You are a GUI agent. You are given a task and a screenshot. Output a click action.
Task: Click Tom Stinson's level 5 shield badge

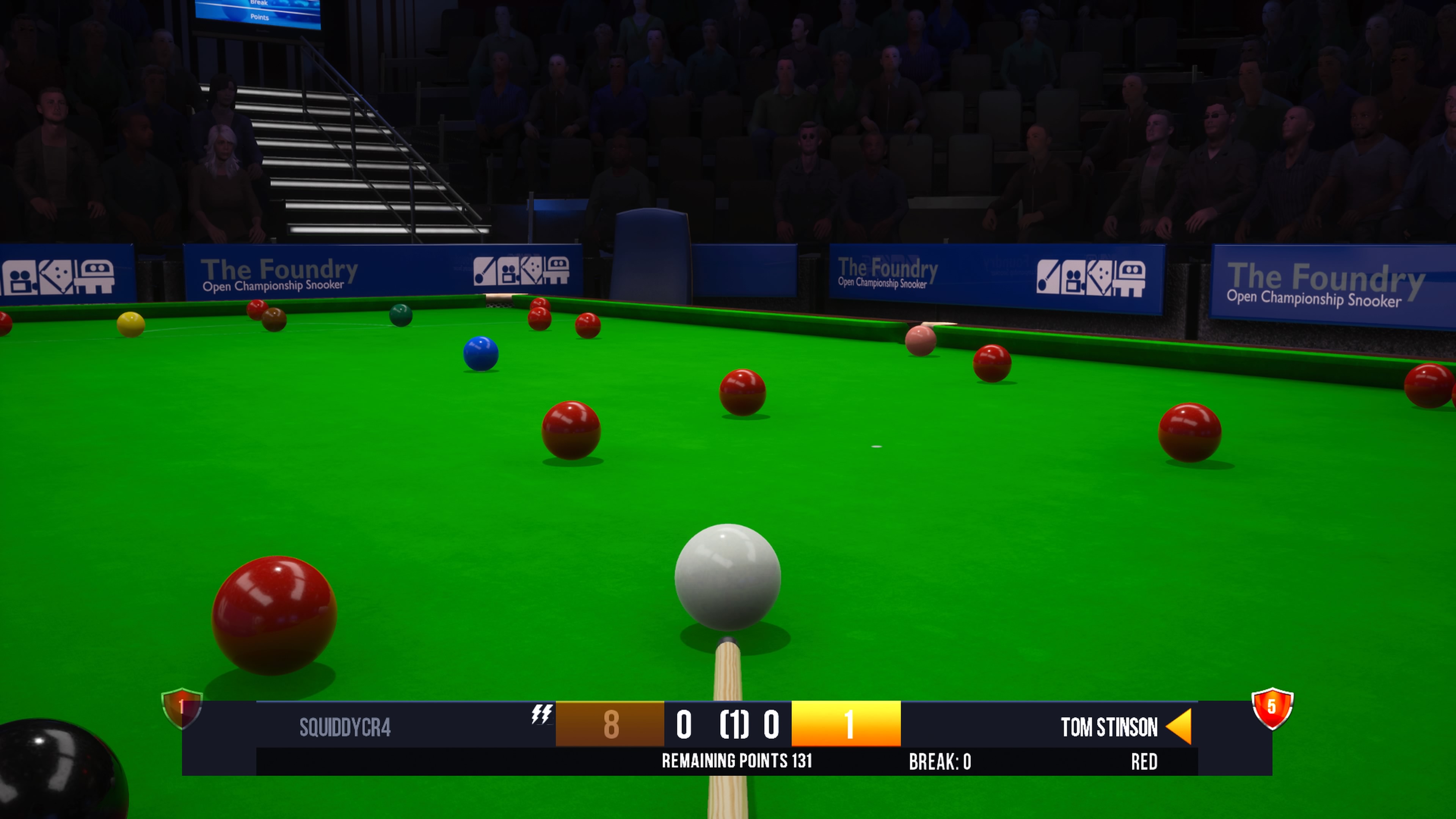tap(1272, 707)
